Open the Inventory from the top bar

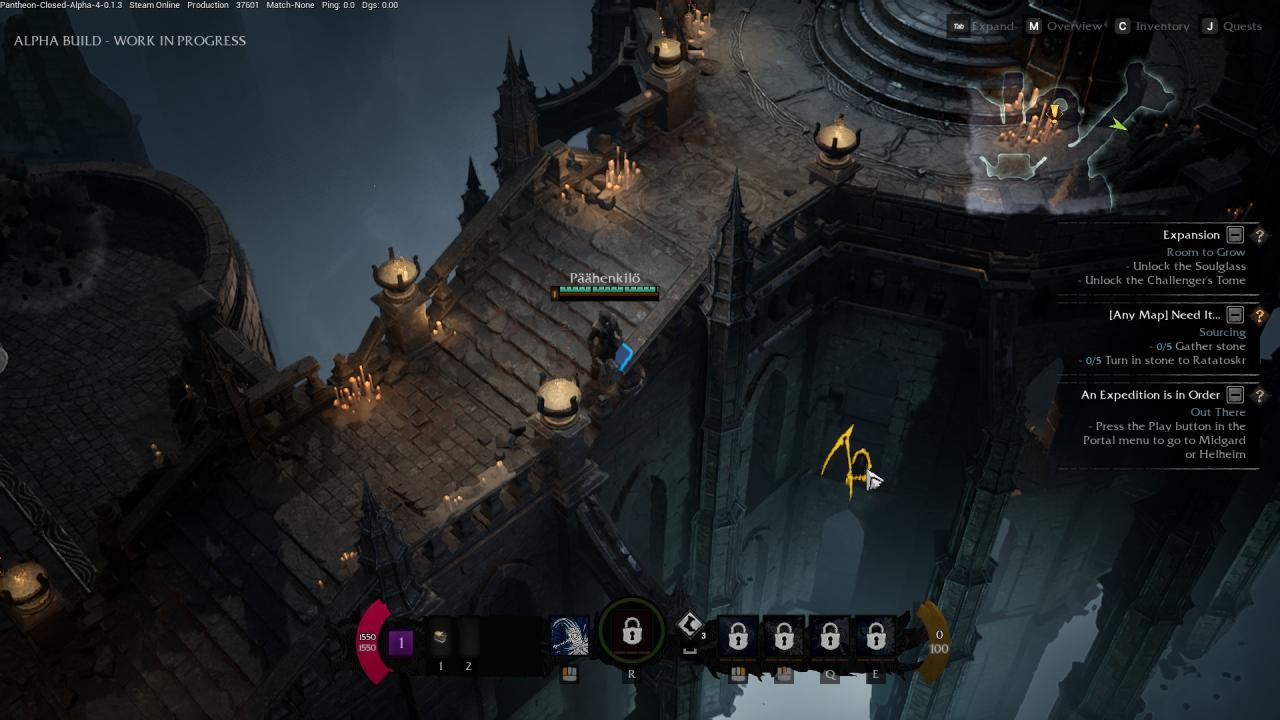(x=1162, y=26)
